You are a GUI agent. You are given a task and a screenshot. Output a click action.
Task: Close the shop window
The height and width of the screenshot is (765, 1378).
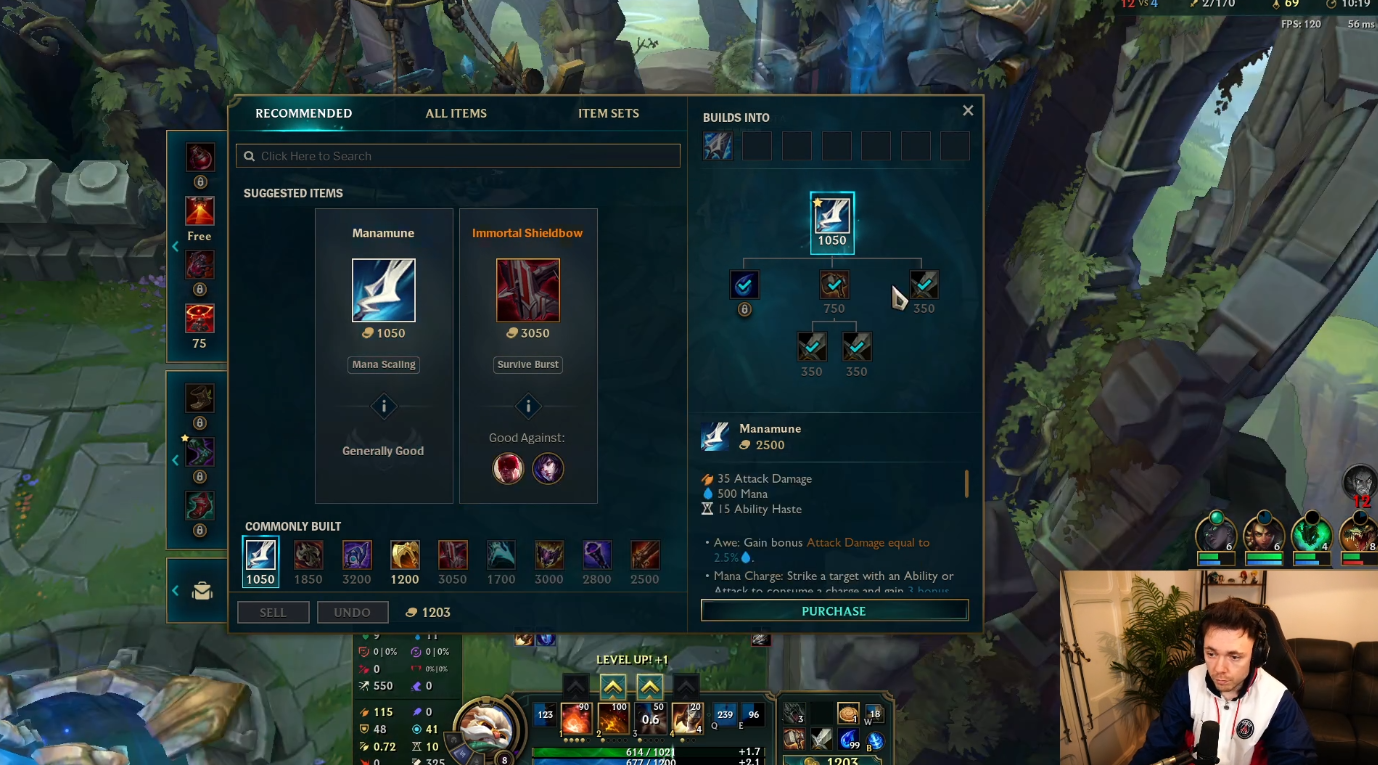pos(967,111)
